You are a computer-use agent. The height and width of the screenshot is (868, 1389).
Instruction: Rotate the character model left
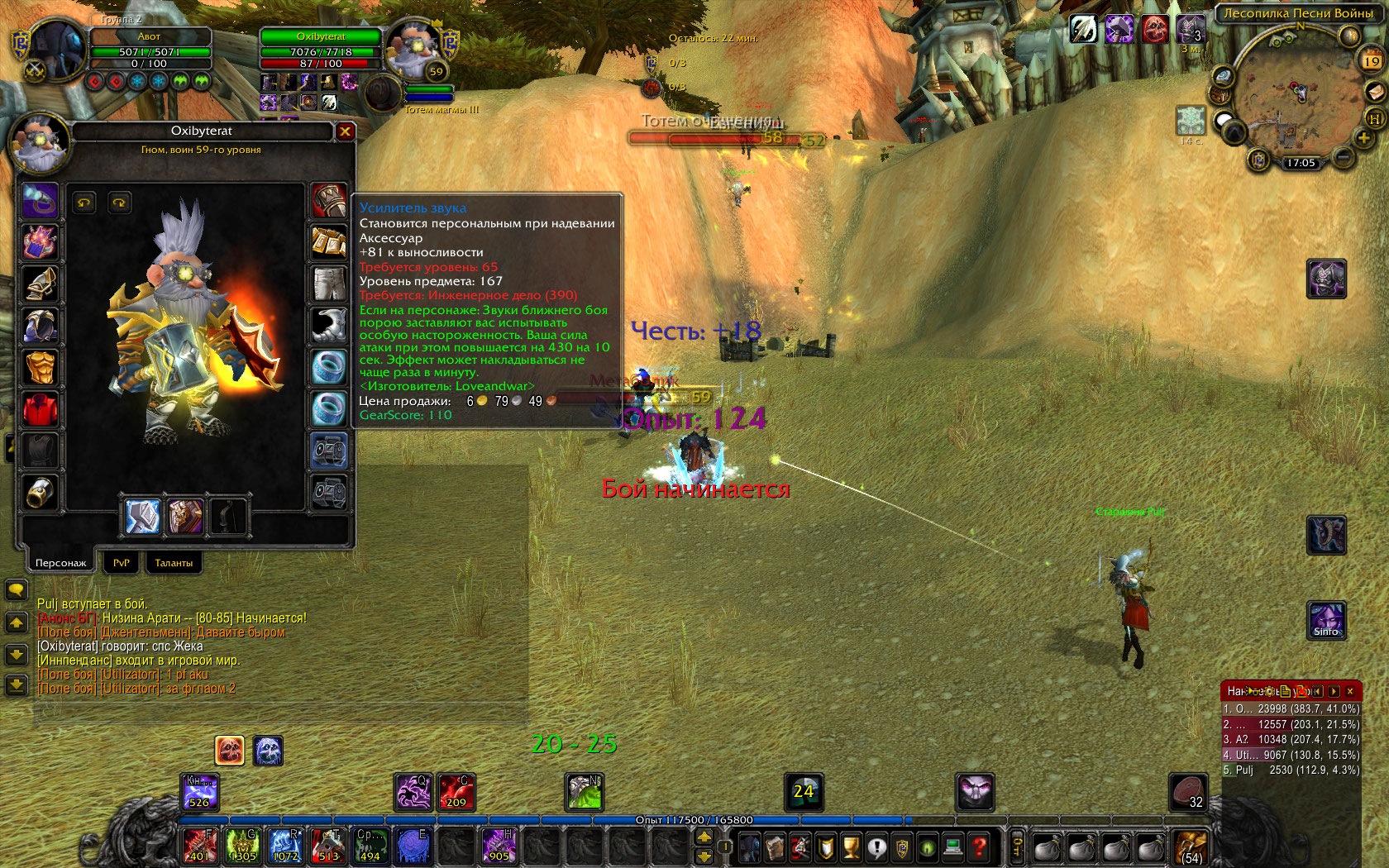coord(84,203)
